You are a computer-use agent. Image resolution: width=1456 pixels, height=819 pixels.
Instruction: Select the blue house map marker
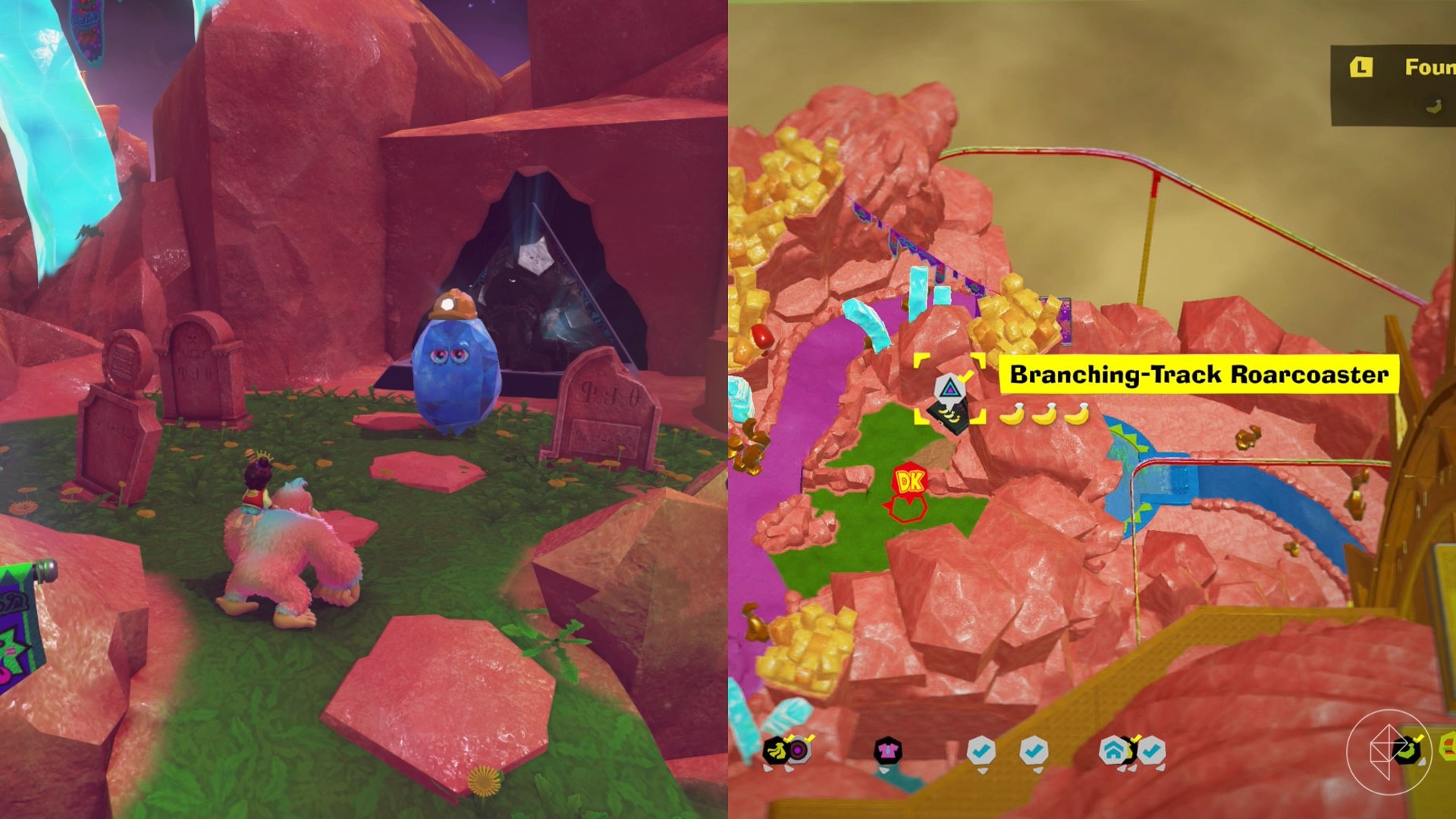coord(1112,751)
